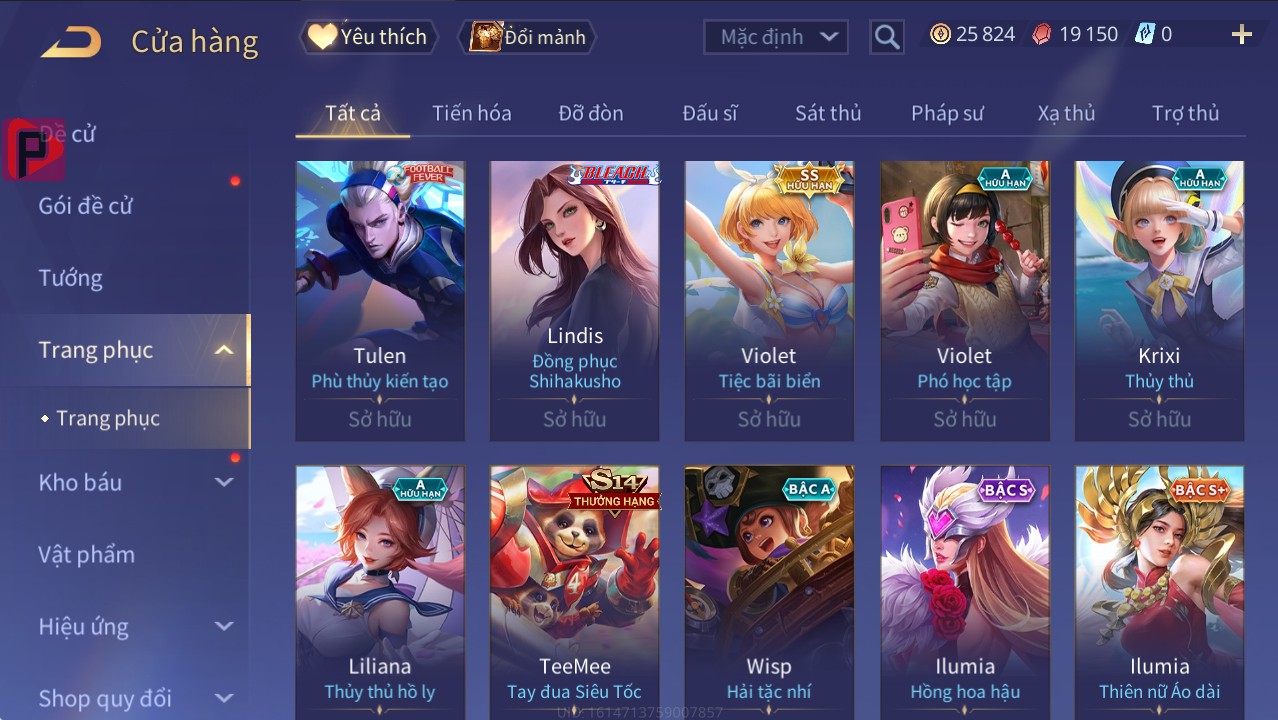The image size is (1278, 720).
Task: Expand the Mặc định sort dropdown
Action: click(776, 37)
